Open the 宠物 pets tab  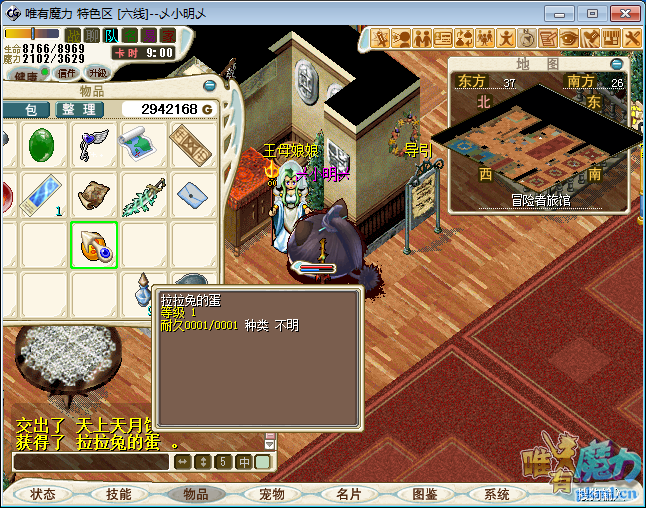tap(272, 494)
